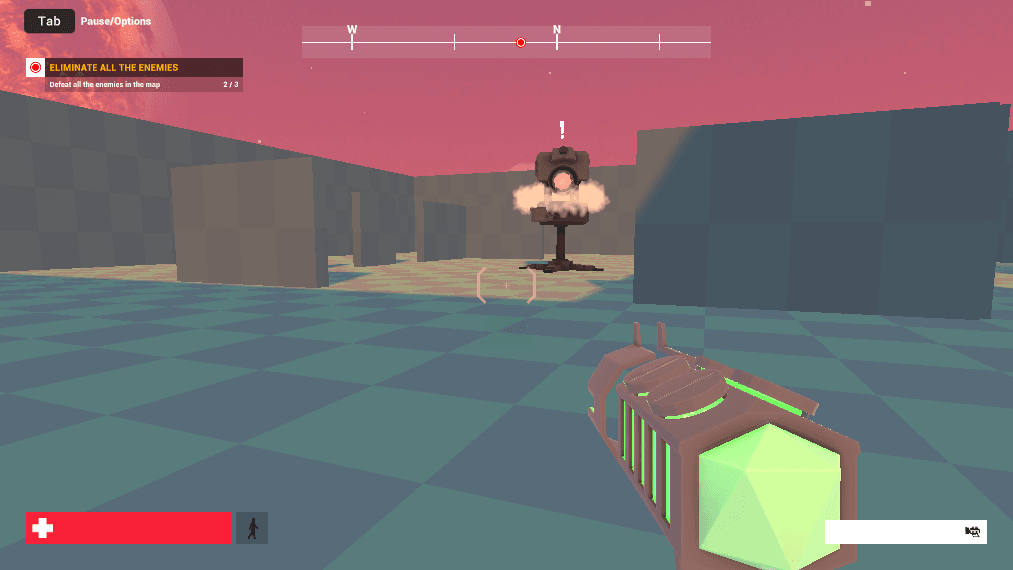Select the W heading on the compass
Viewport: 1013px width, 570px height.
[x=352, y=30]
